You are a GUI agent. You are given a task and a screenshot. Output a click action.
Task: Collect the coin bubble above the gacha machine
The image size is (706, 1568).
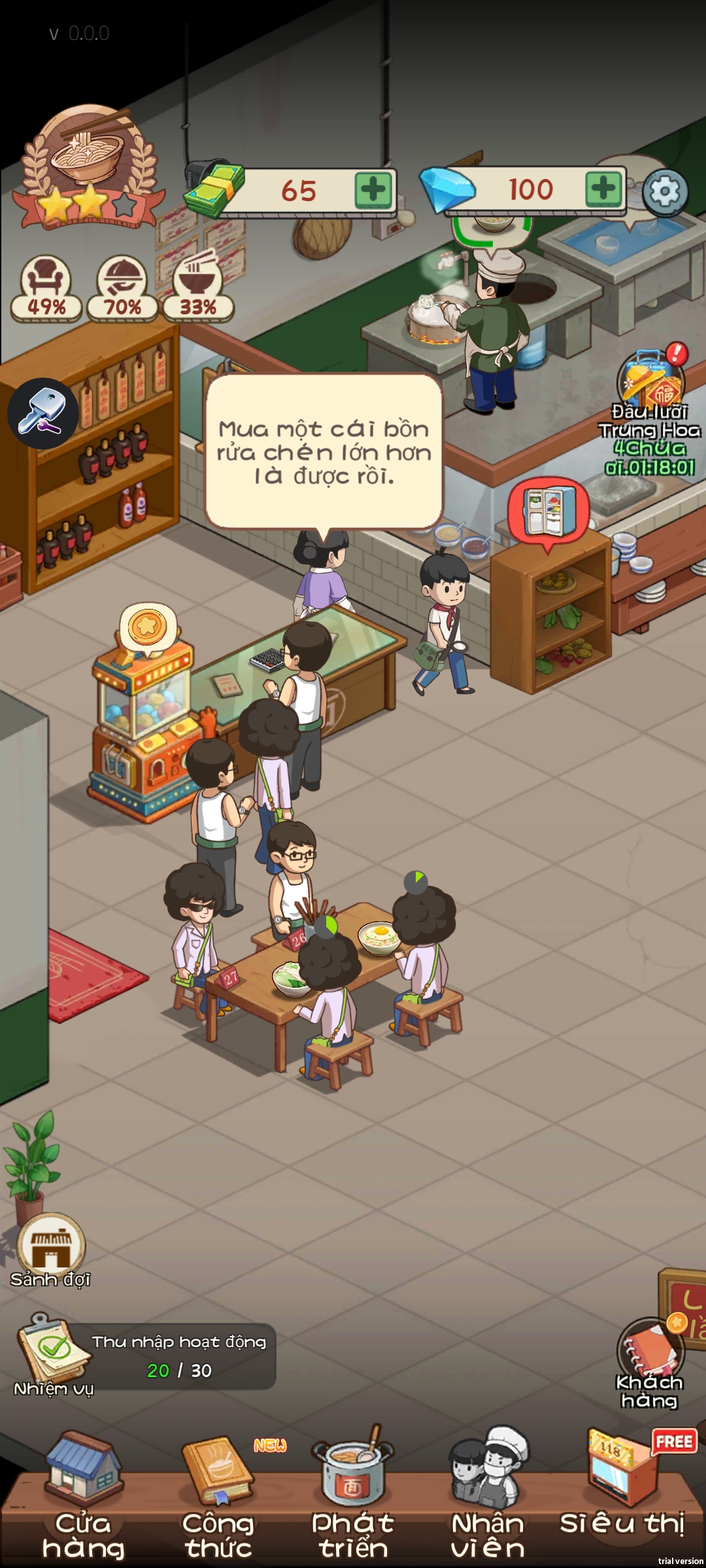[148, 627]
